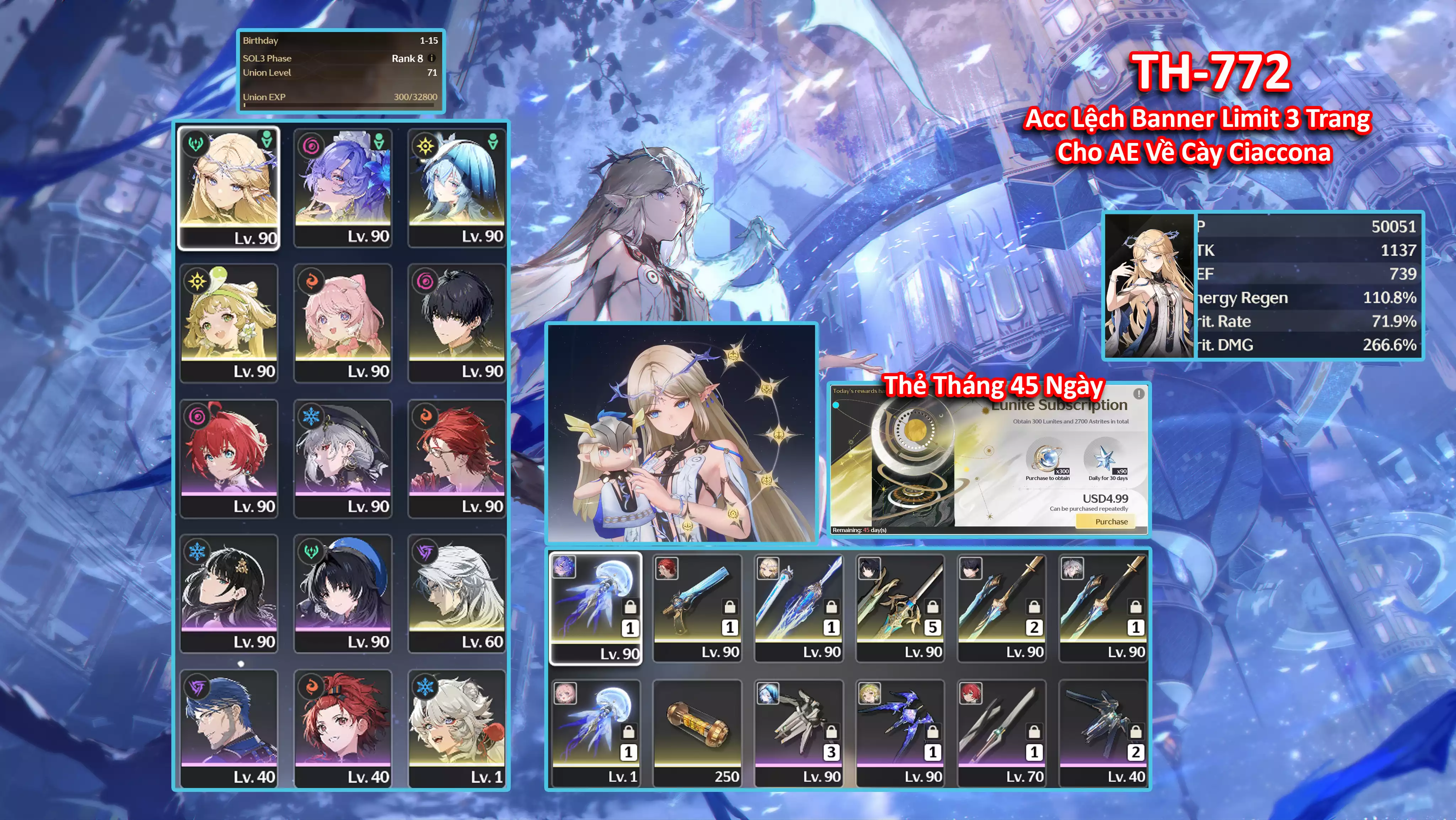The width and height of the screenshot is (1456, 820).
Task: Open the pink-haired Encore character tile
Action: click(343, 323)
